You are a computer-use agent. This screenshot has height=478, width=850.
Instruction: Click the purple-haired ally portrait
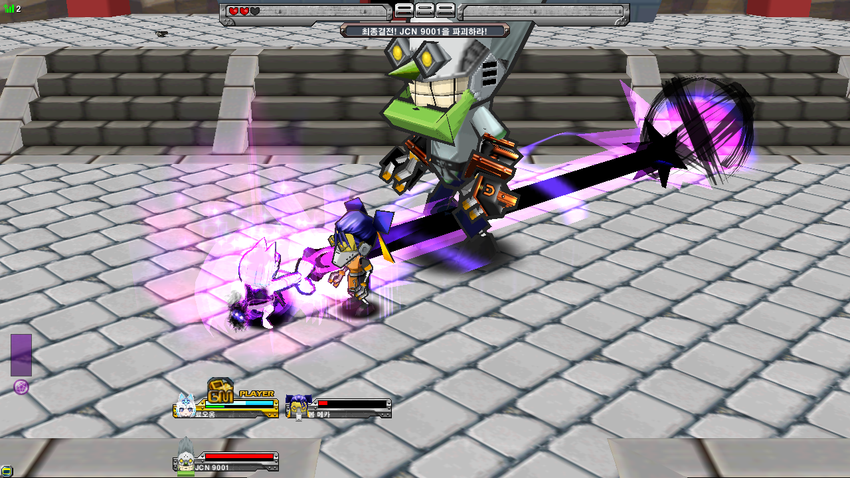296,405
